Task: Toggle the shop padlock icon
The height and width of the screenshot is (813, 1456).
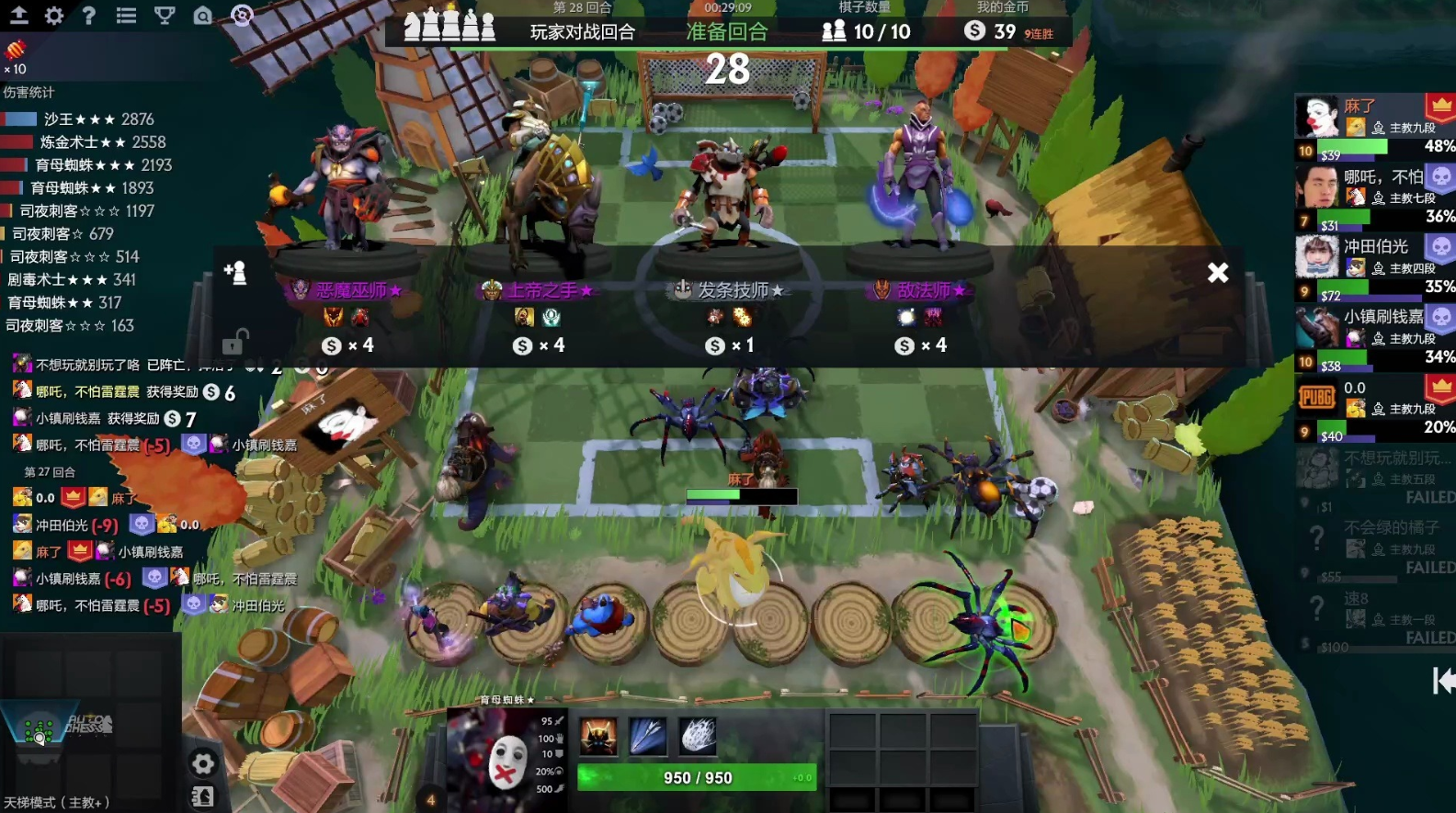Action: click(x=234, y=343)
